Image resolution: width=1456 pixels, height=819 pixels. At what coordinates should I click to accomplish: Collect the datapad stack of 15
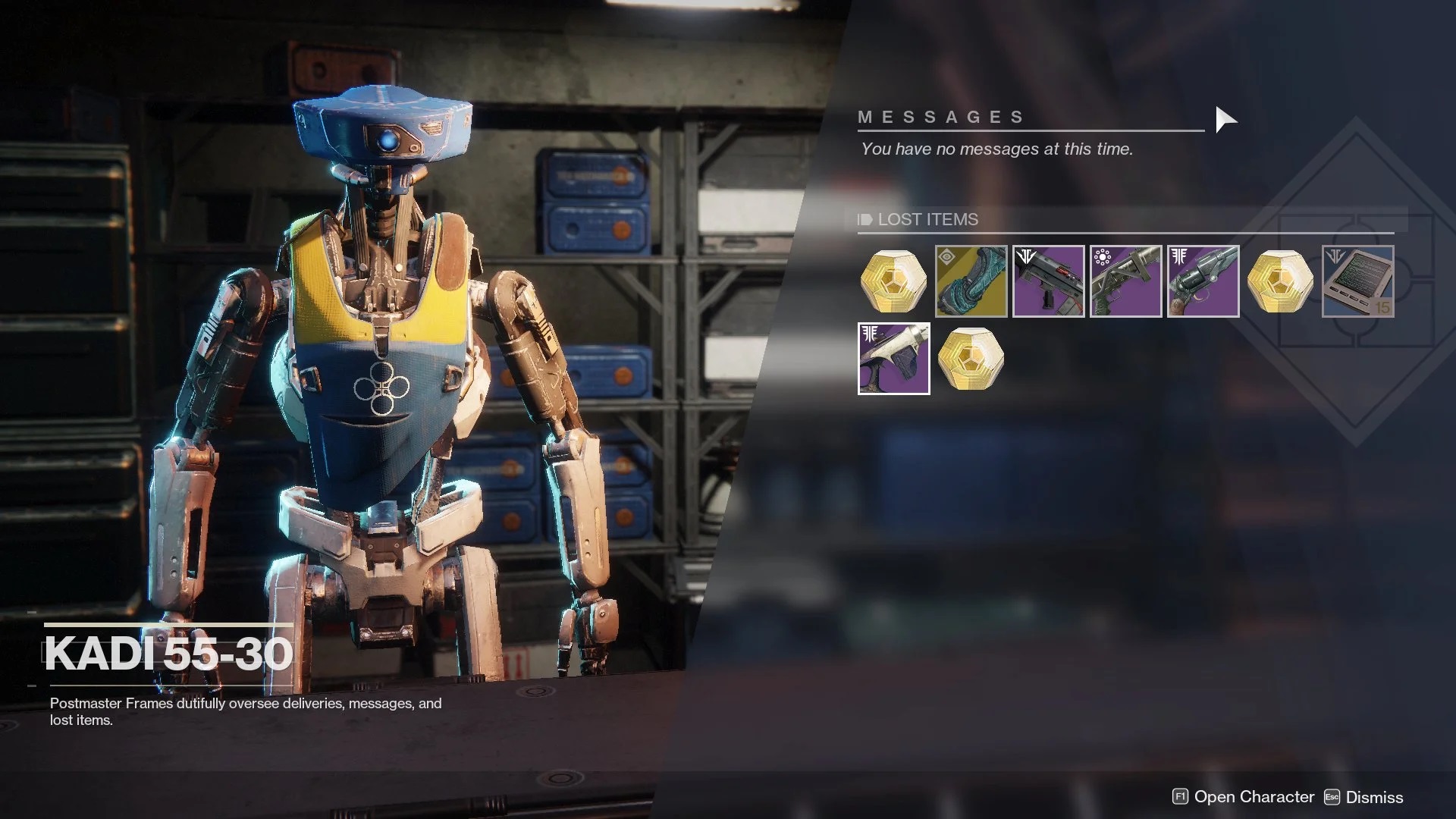coord(1357,281)
